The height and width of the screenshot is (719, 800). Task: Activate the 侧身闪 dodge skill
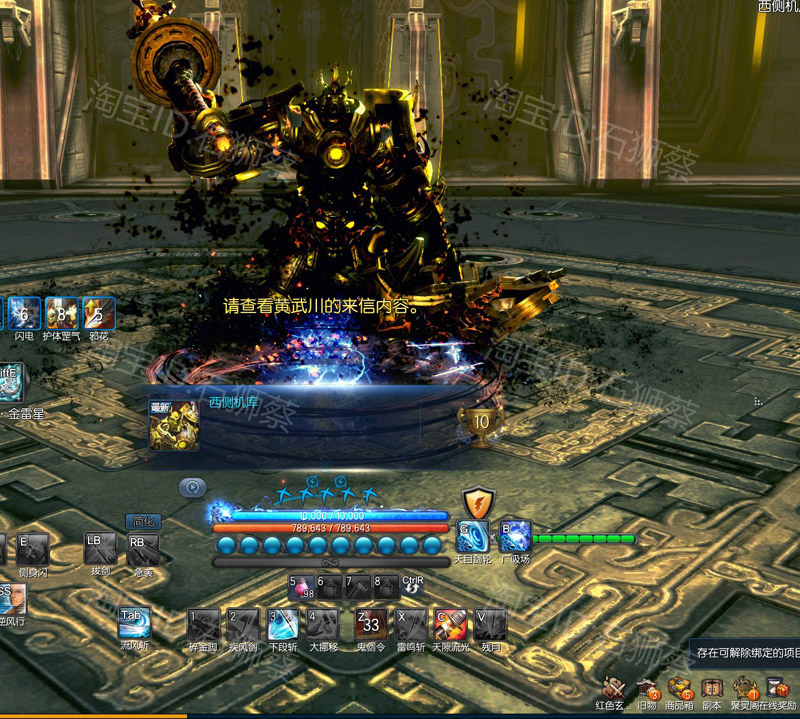pyautogui.click(x=32, y=550)
